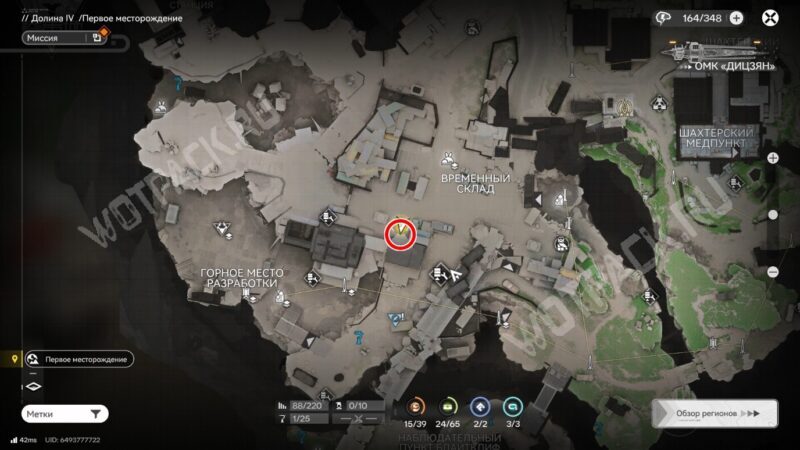The image size is (800, 450).
Task: Select the Временный склад map marker
Action: [x=450, y=158]
